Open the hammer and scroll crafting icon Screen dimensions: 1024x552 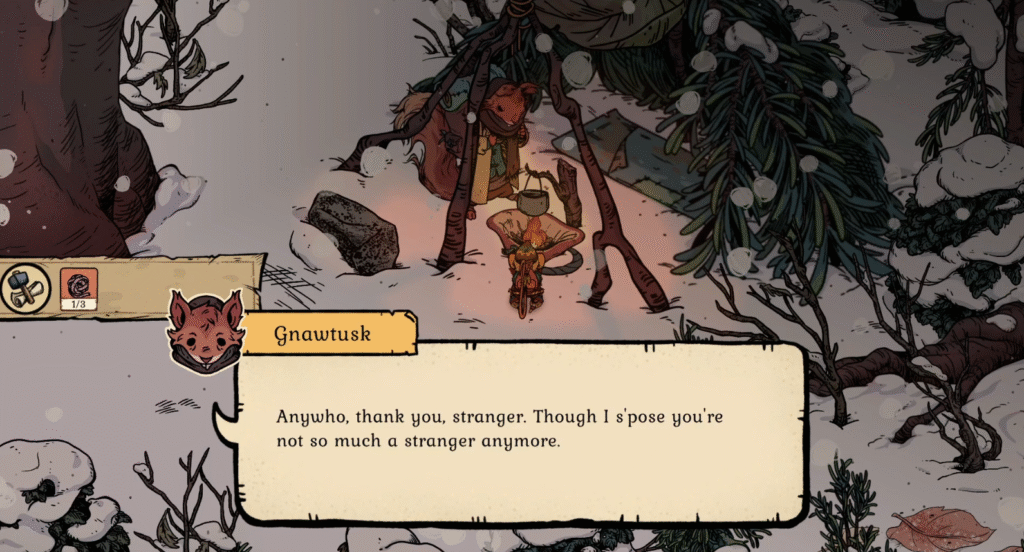click(25, 289)
